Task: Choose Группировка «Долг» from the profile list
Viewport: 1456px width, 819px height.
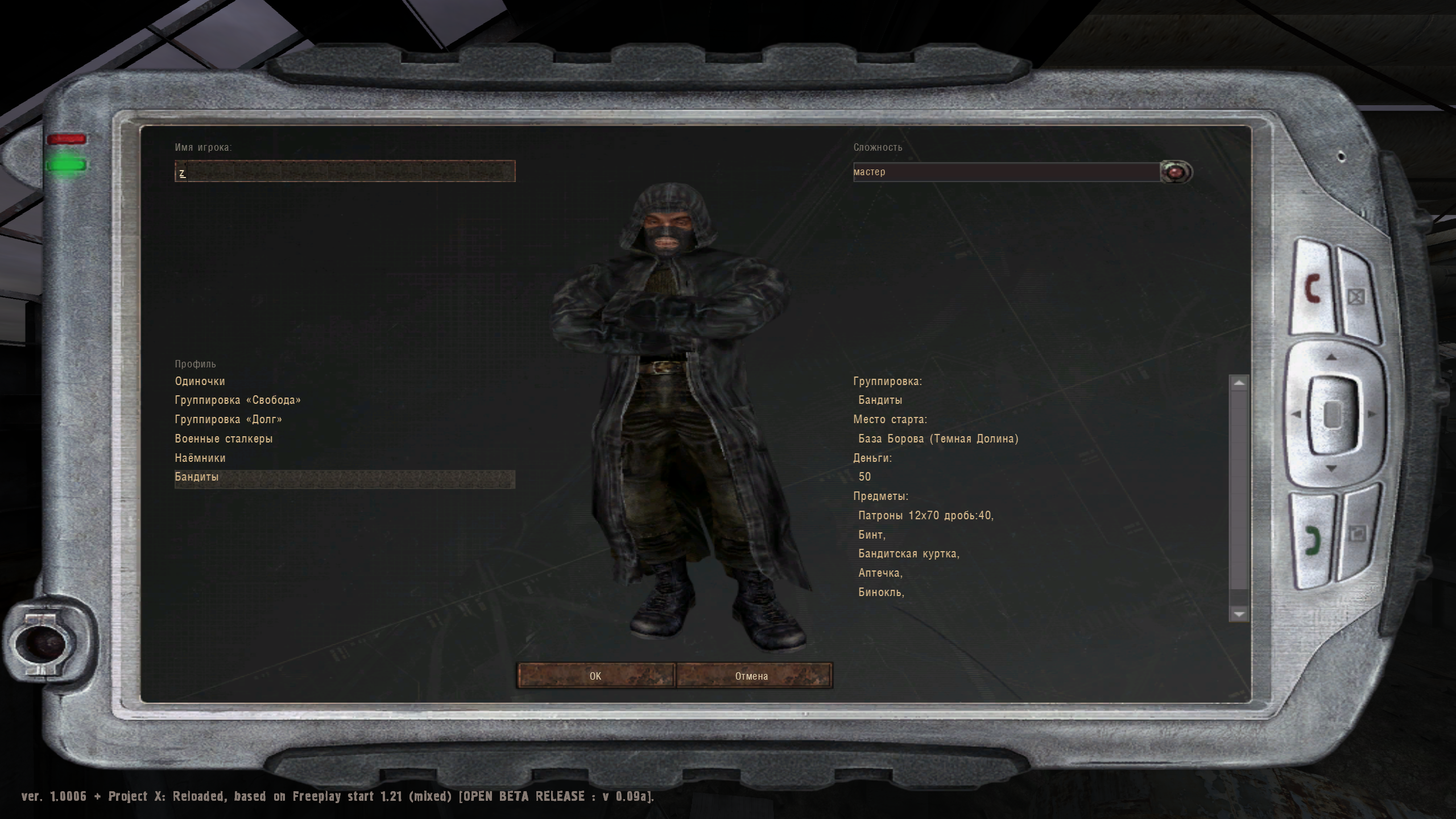Action: 227,419
